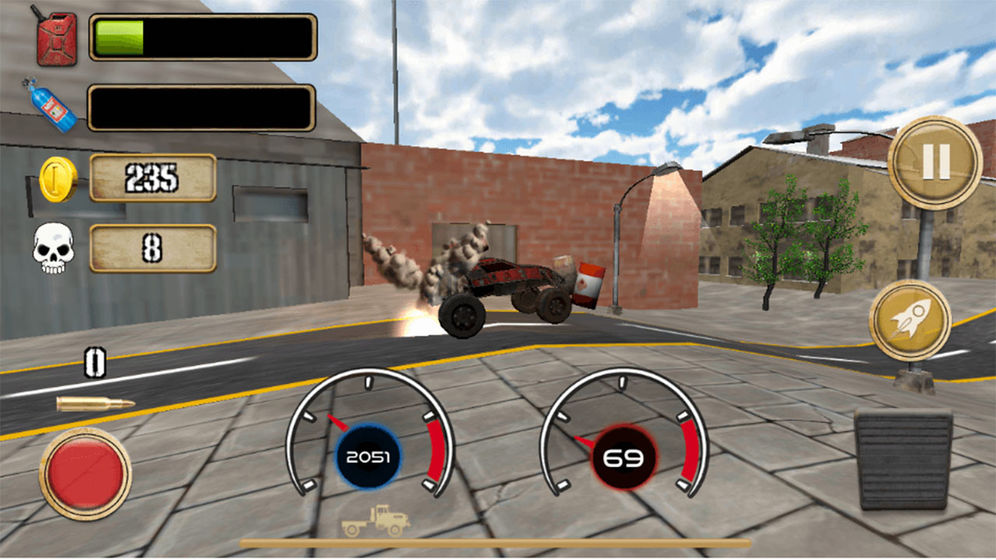This screenshot has width=996, height=560.
Task: Step on the gas pedal
Action: coord(903,460)
